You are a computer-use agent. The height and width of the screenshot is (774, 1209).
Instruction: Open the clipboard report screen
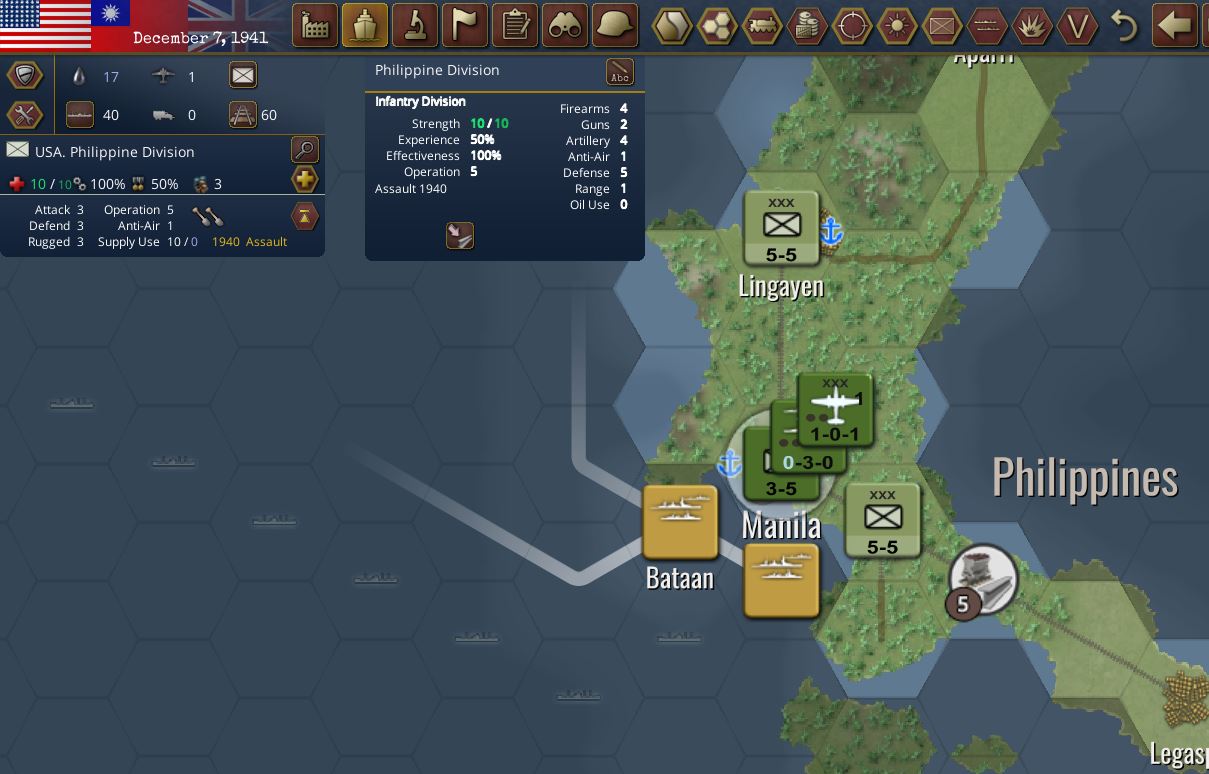click(515, 25)
